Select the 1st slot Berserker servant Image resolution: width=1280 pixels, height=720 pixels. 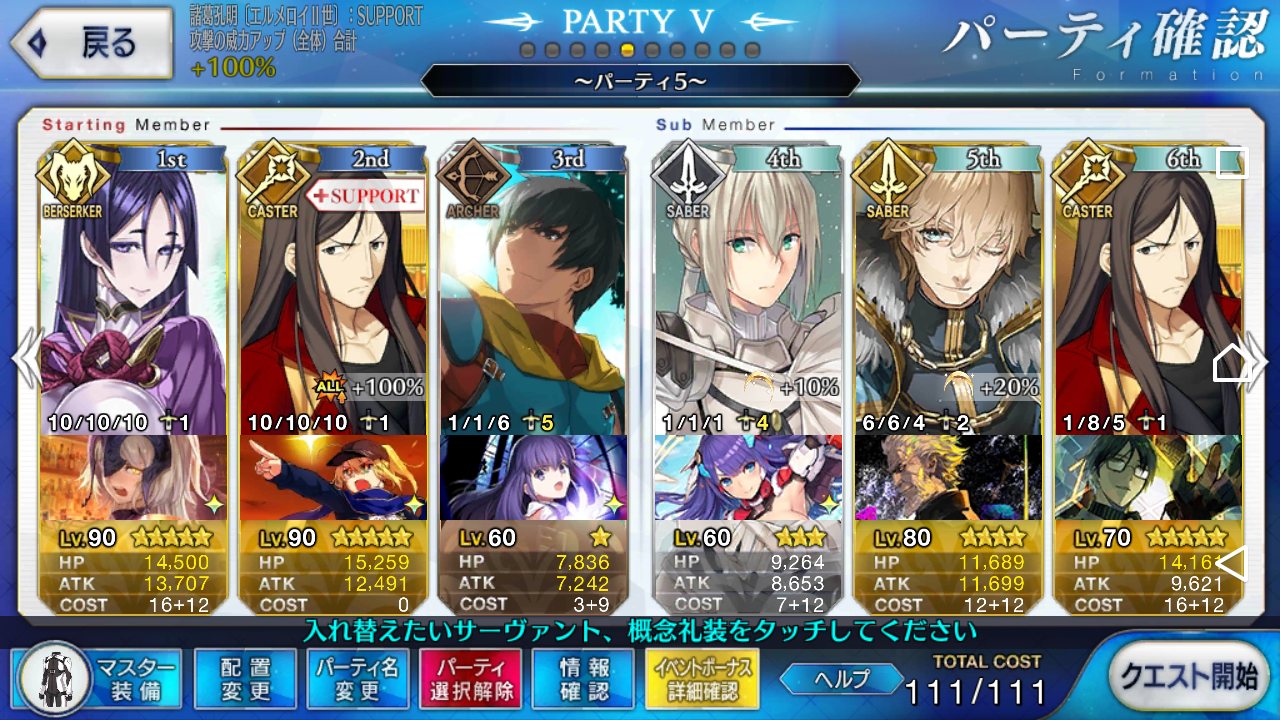coord(132,290)
